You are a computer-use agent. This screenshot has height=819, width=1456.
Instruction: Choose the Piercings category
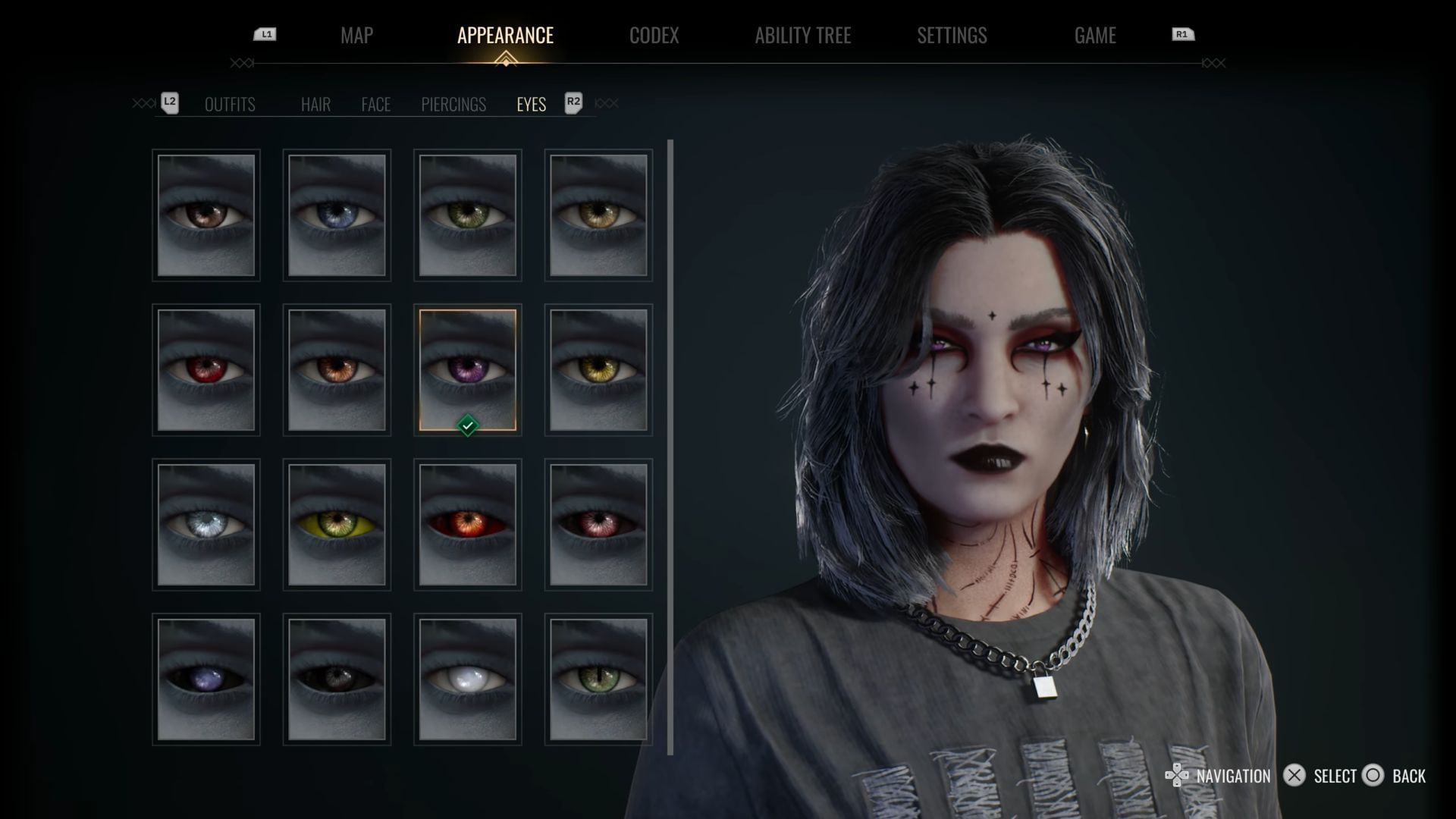pyautogui.click(x=453, y=105)
